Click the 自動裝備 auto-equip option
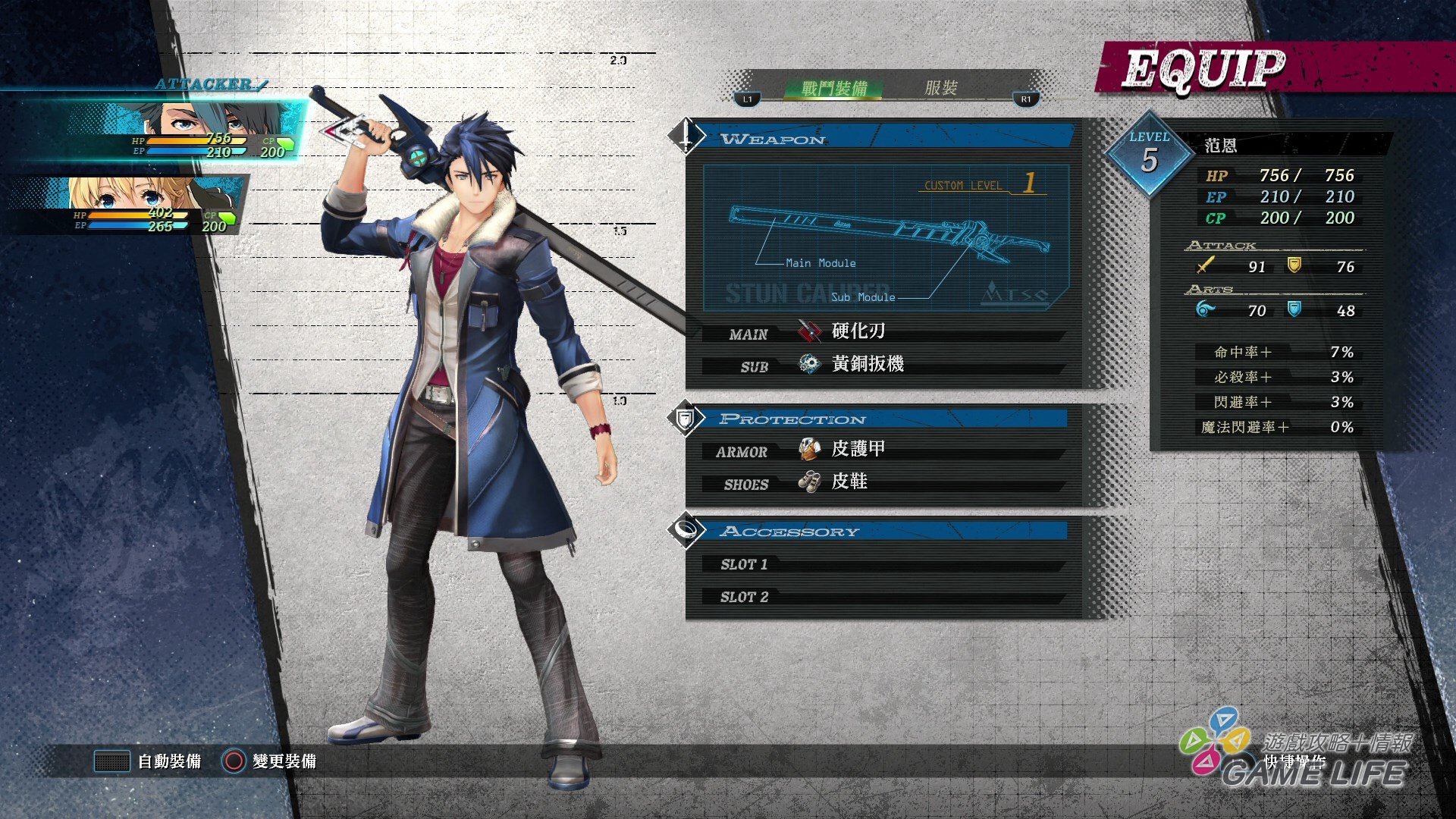The width and height of the screenshot is (1456, 819). point(149,761)
